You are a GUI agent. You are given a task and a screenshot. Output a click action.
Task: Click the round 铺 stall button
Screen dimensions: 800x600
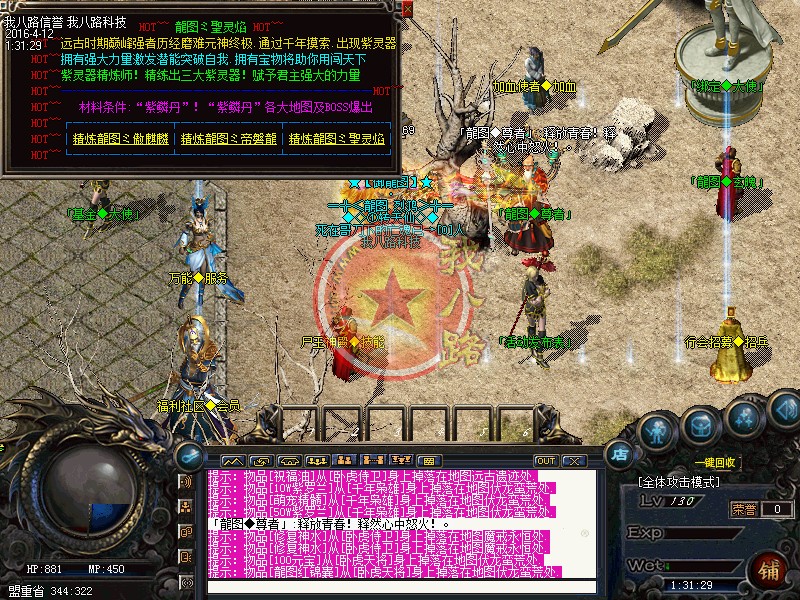769,571
